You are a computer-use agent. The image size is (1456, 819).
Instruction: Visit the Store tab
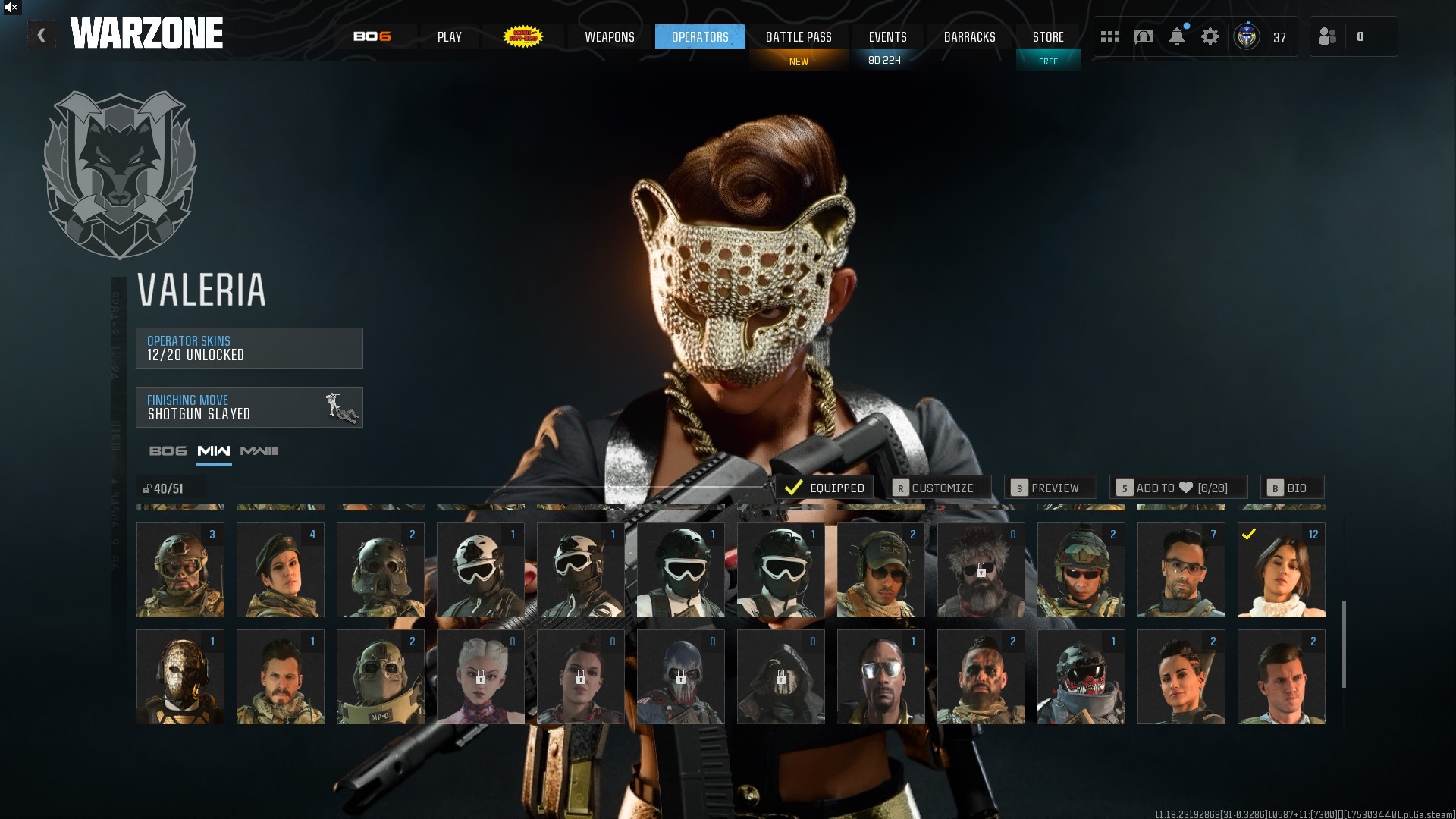tap(1048, 36)
